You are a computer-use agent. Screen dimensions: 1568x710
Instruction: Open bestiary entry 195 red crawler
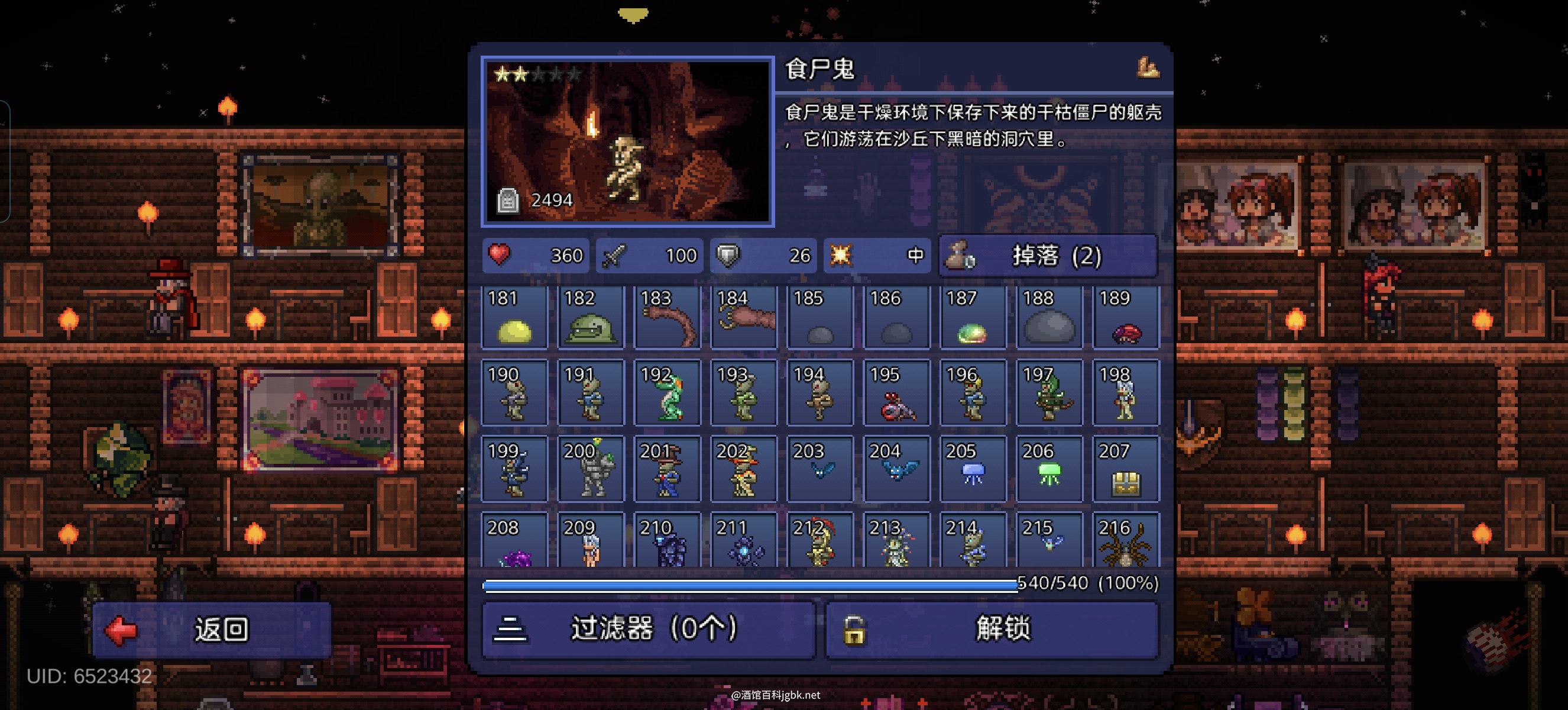coord(896,393)
